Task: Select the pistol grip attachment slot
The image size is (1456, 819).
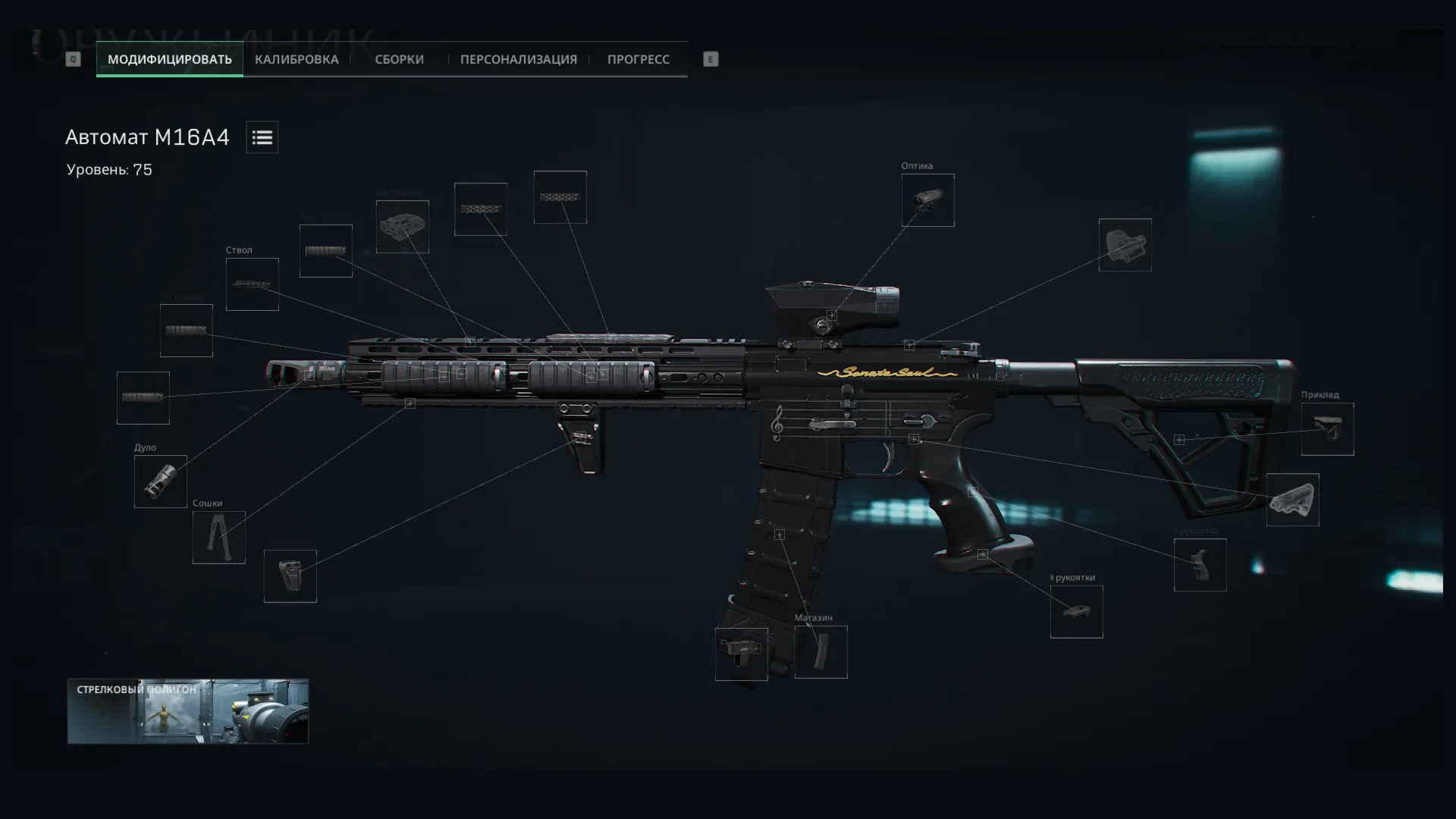Action: [1200, 565]
